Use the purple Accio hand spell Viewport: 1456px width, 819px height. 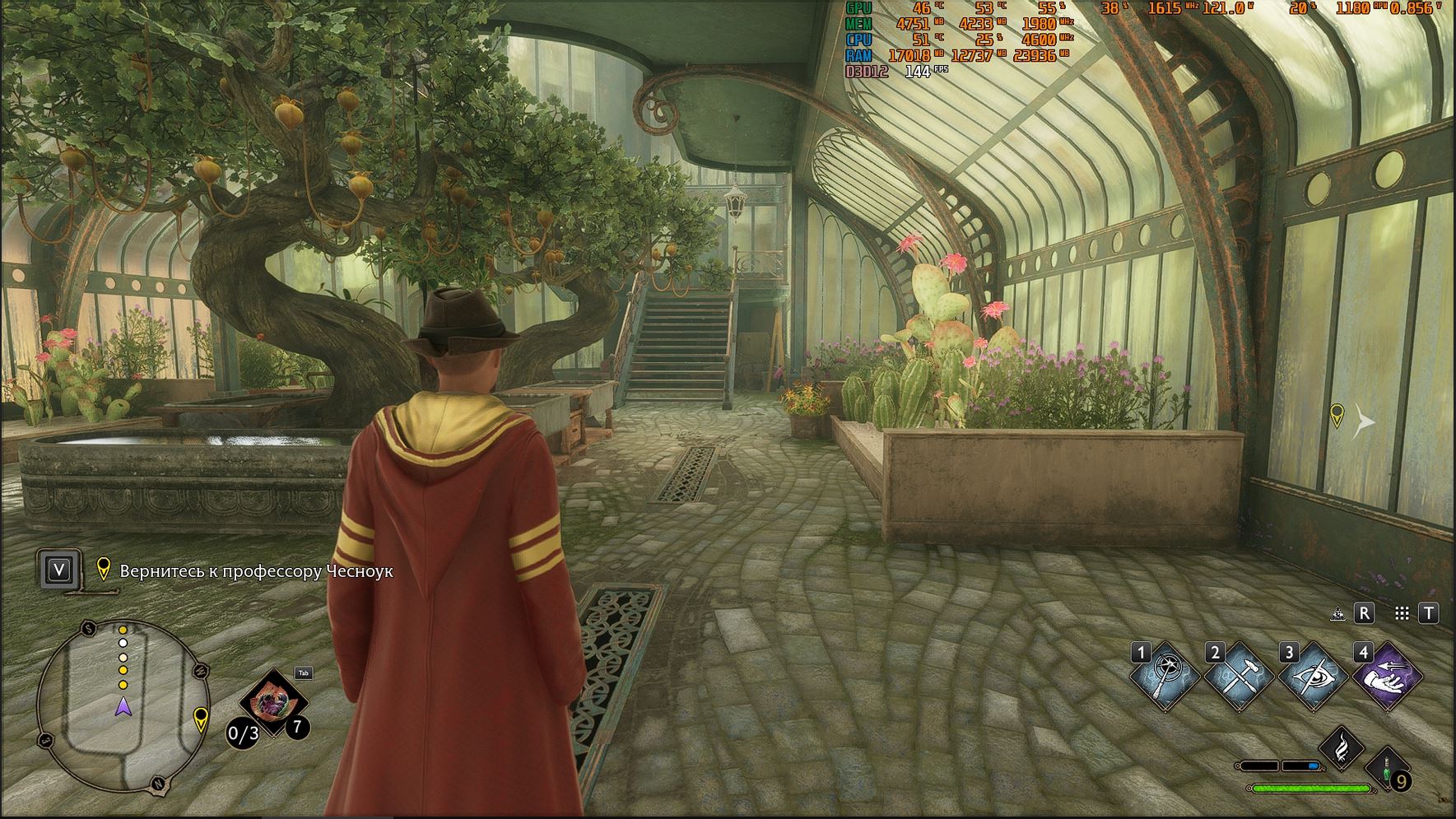coord(1388,677)
